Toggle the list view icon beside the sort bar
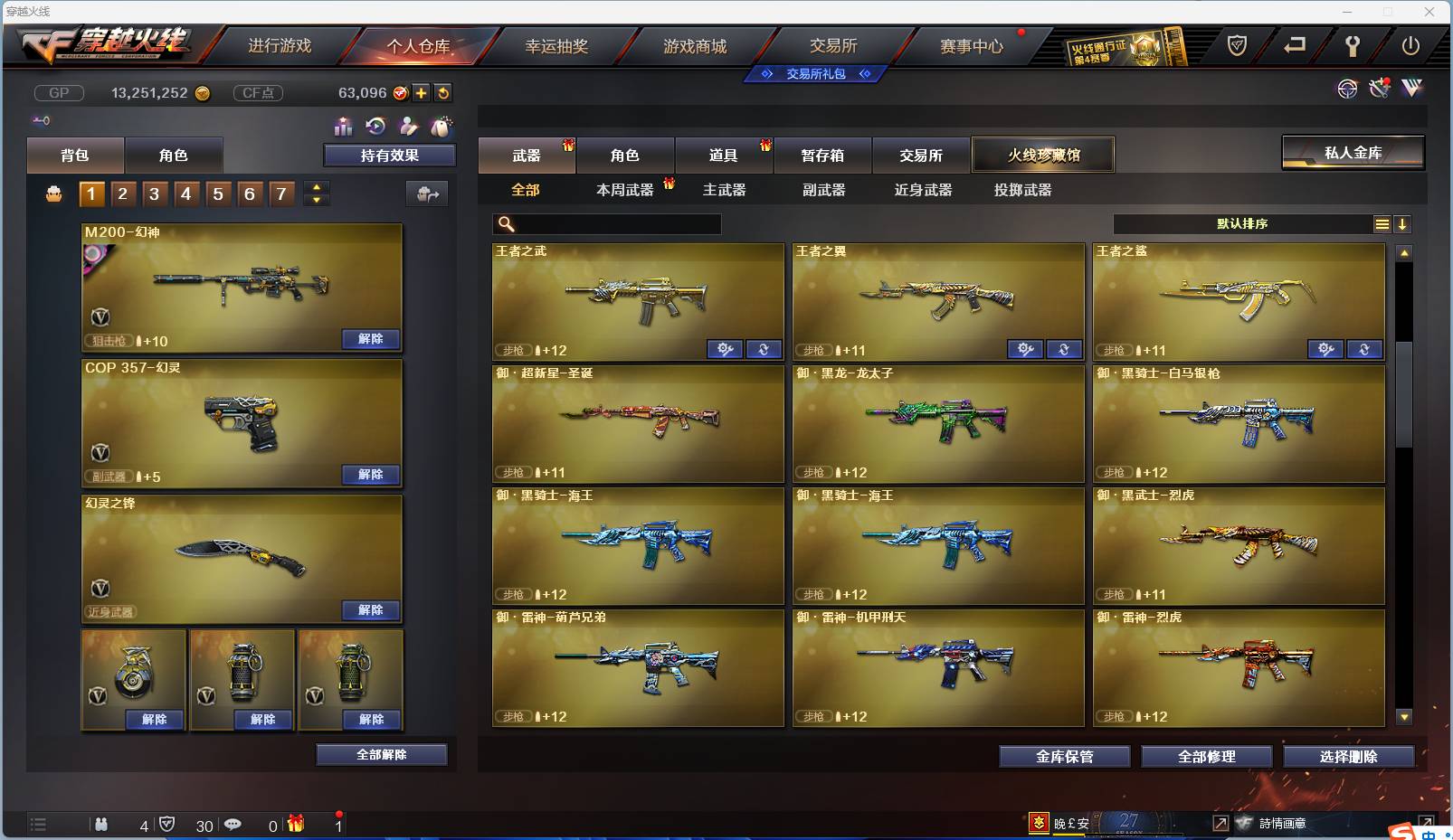 click(x=1383, y=223)
